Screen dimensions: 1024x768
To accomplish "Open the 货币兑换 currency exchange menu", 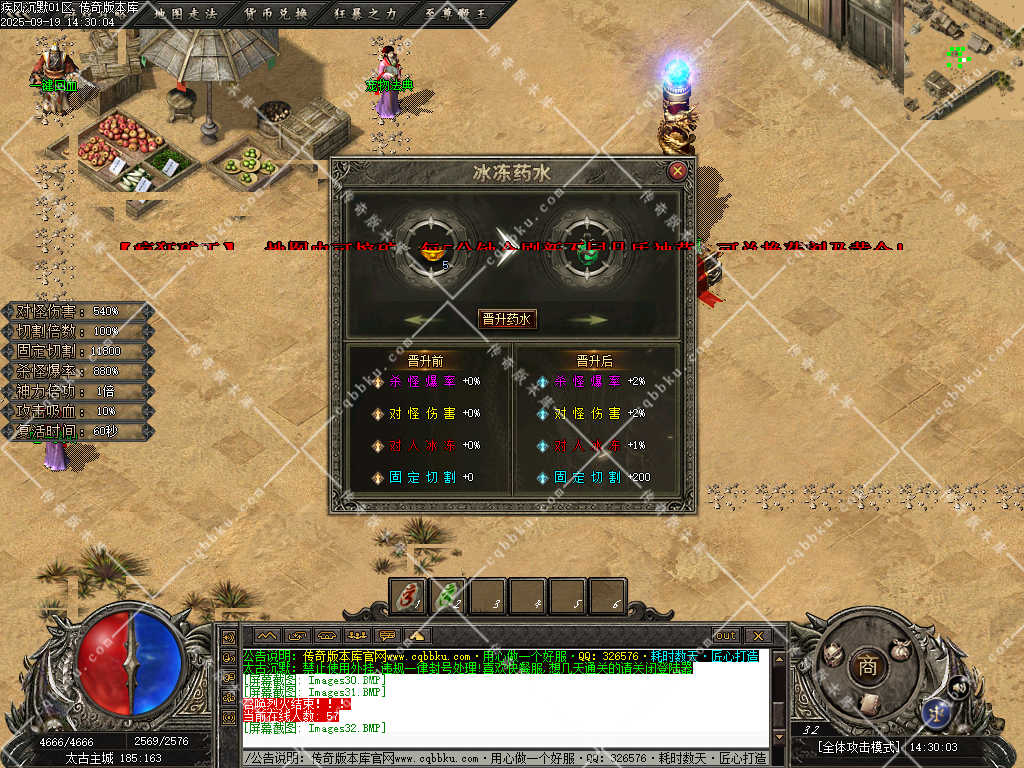I will point(276,13).
